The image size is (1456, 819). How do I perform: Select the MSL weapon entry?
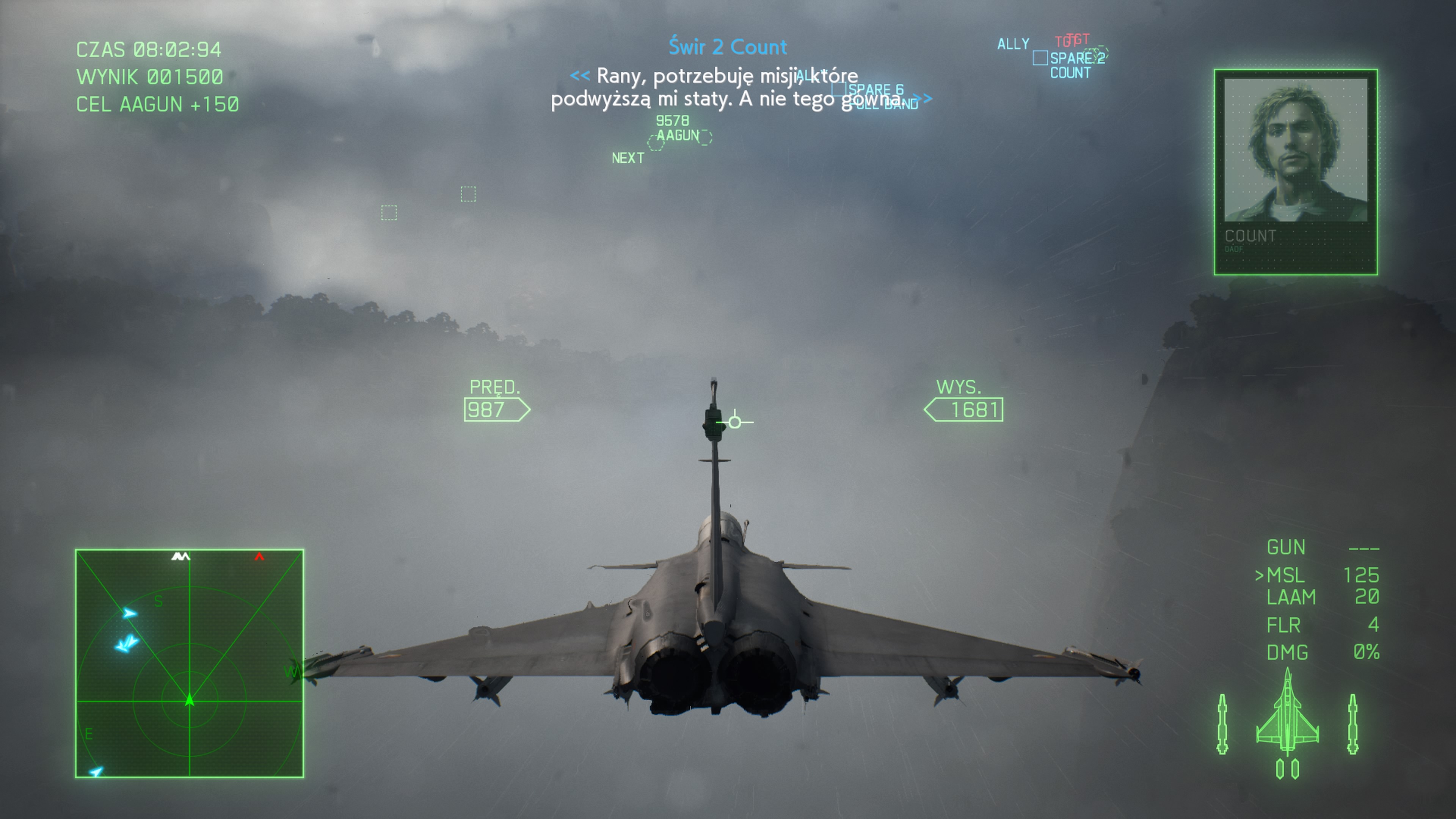(x=1286, y=576)
